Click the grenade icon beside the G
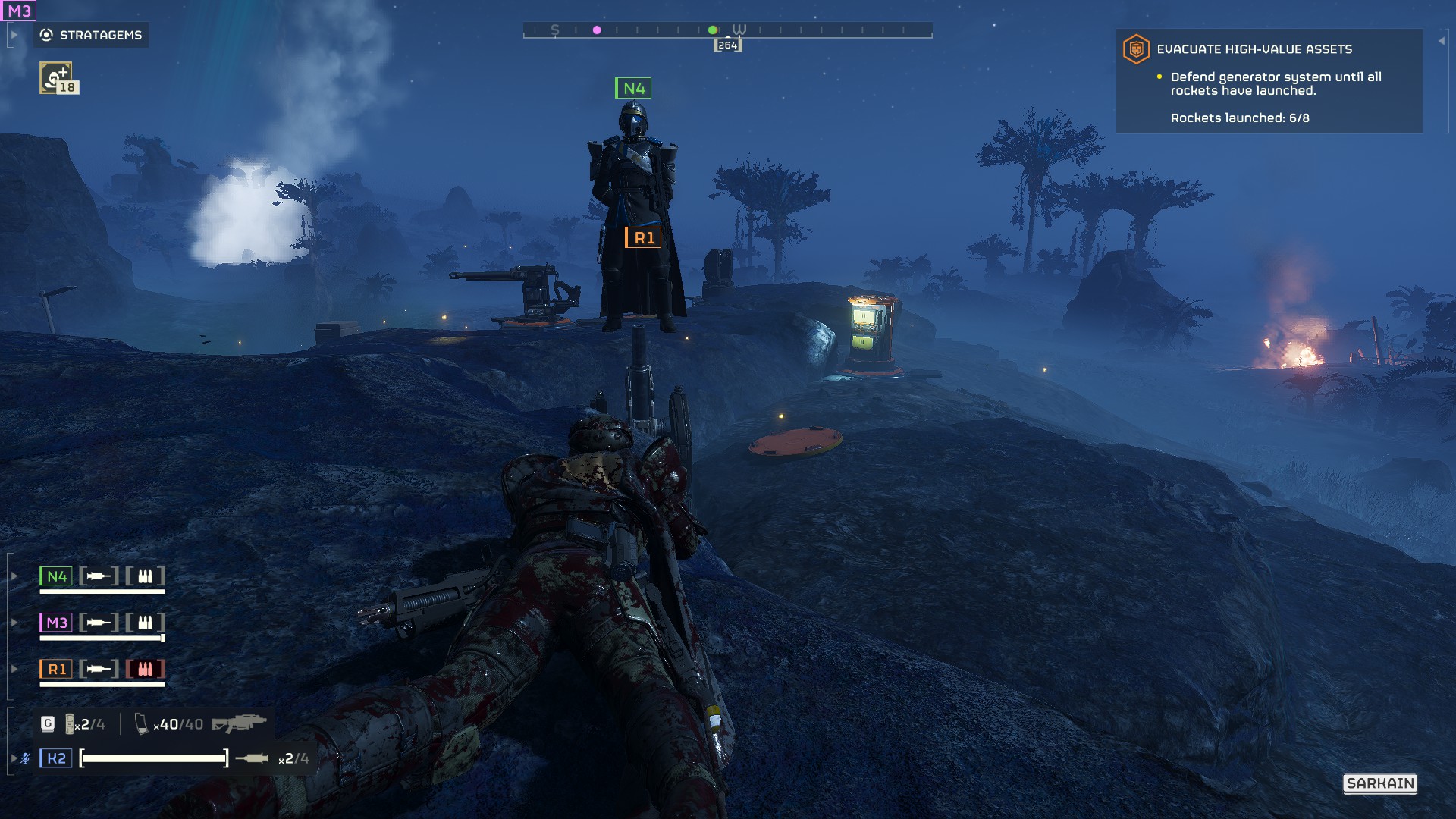Viewport: 1456px width, 819px height. pos(70,724)
